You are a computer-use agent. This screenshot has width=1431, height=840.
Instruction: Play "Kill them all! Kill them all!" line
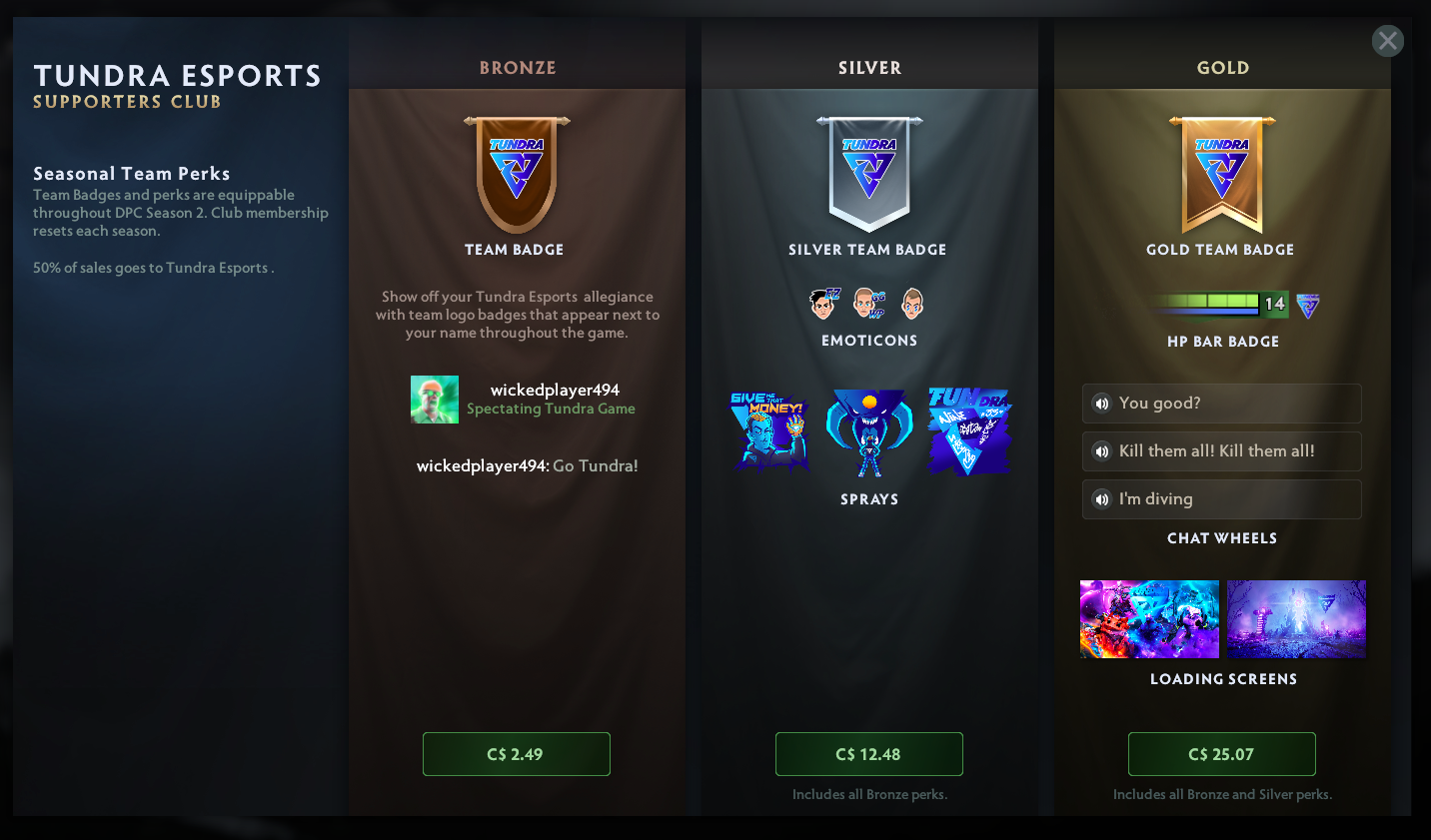coord(1101,451)
